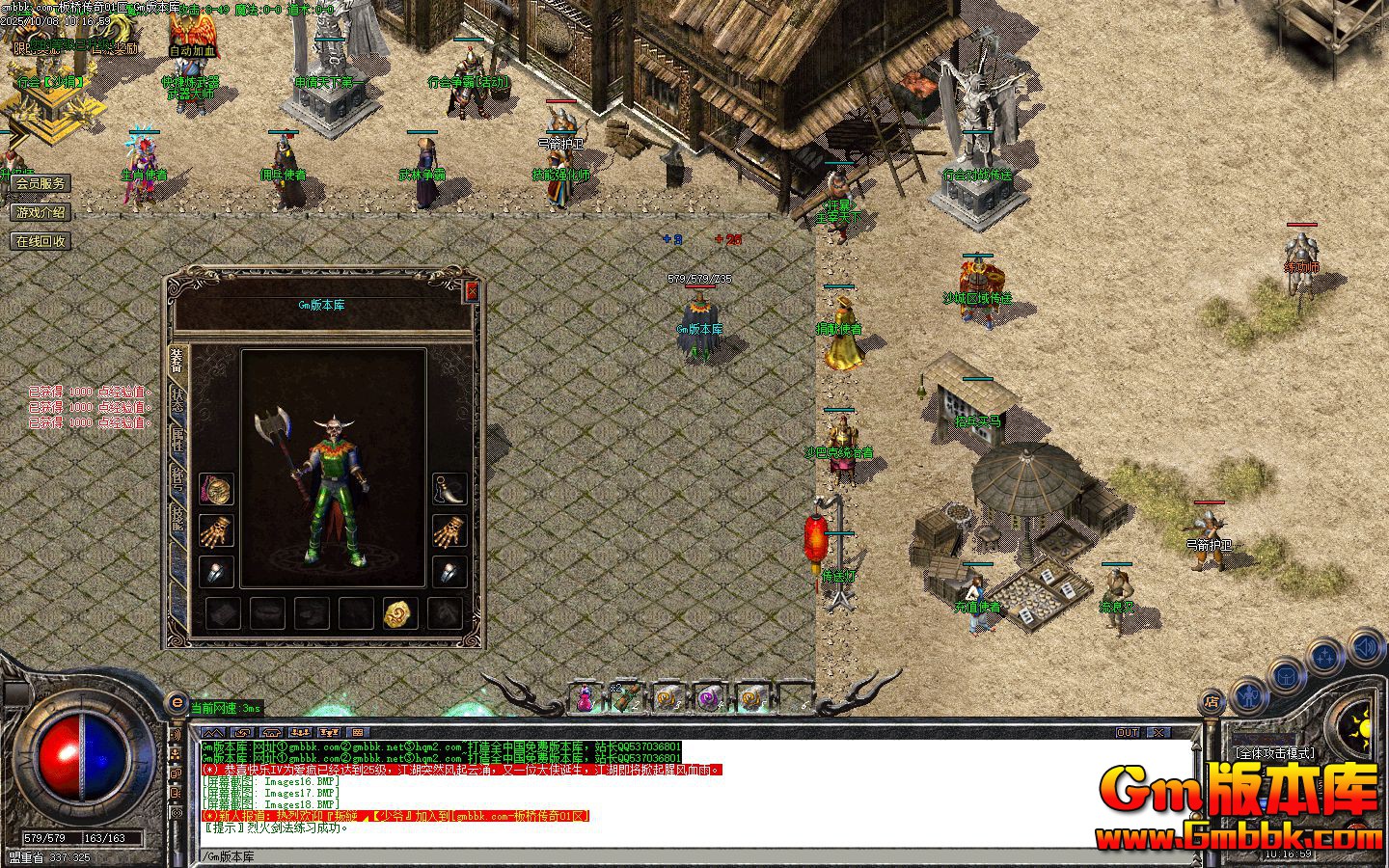Click the chat input field
The width and height of the screenshot is (1389, 868).
pyautogui.click(x=675, y=856)
